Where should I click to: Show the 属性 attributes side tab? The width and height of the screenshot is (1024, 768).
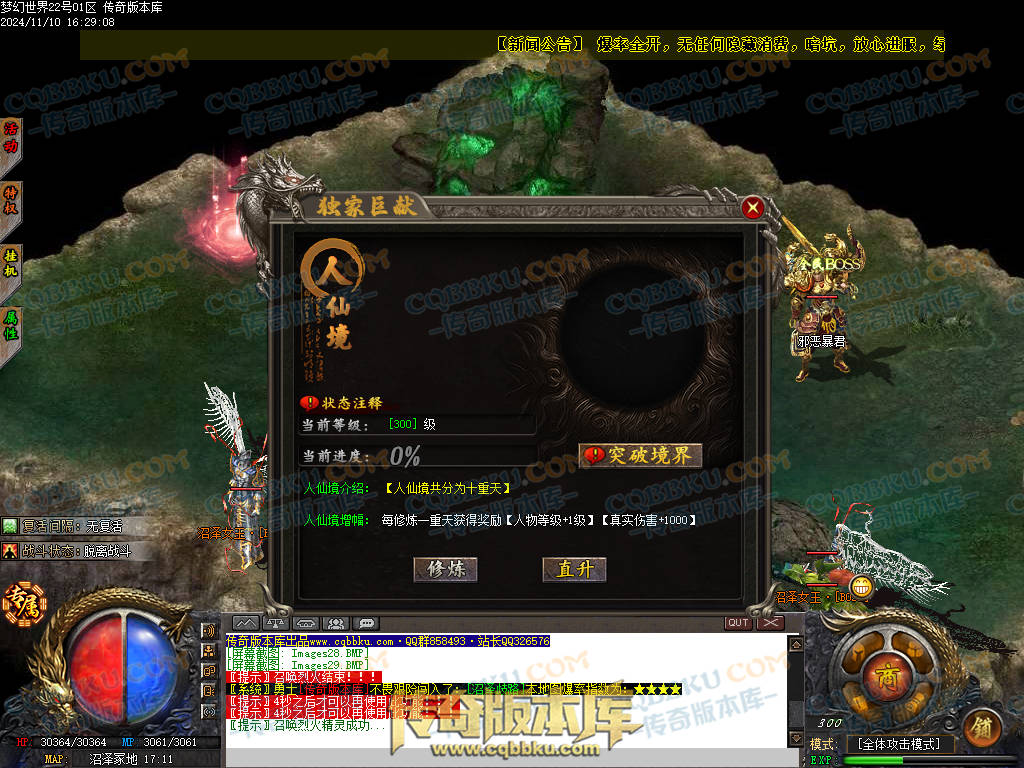[x=11, y=322]
